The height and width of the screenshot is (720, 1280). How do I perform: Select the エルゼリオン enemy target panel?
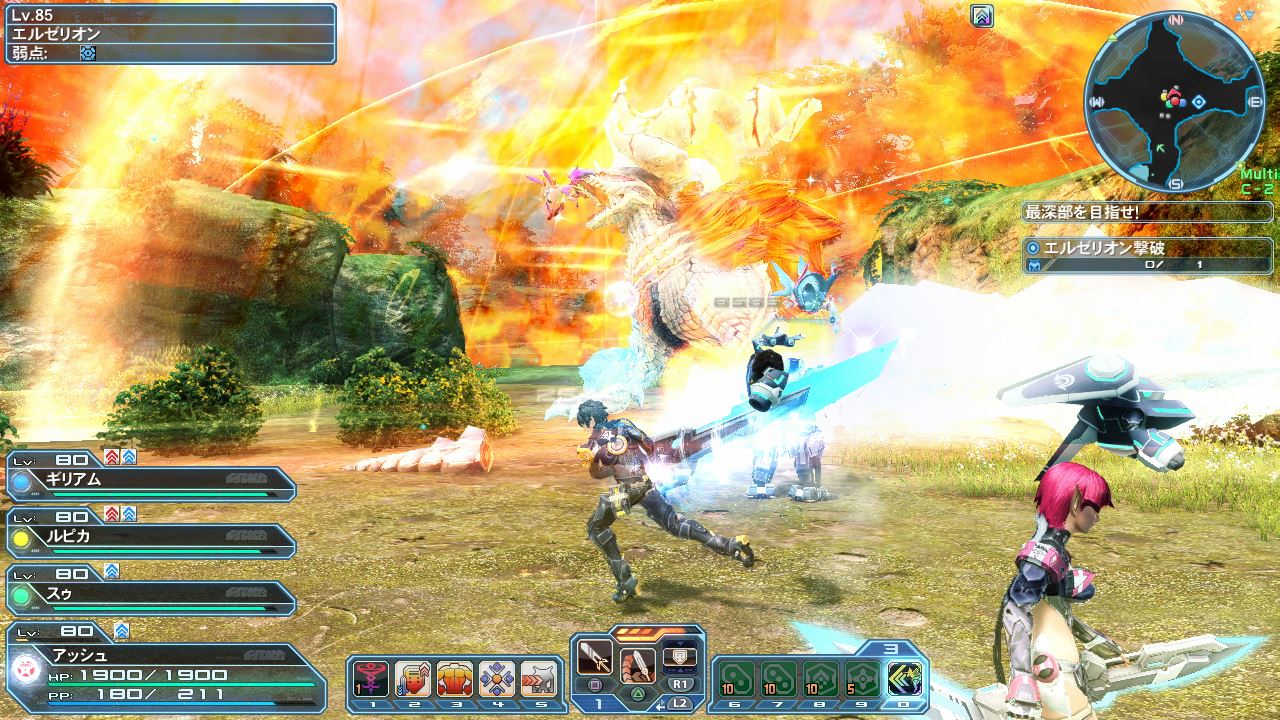pyautogui.click(x=170, y=33)
